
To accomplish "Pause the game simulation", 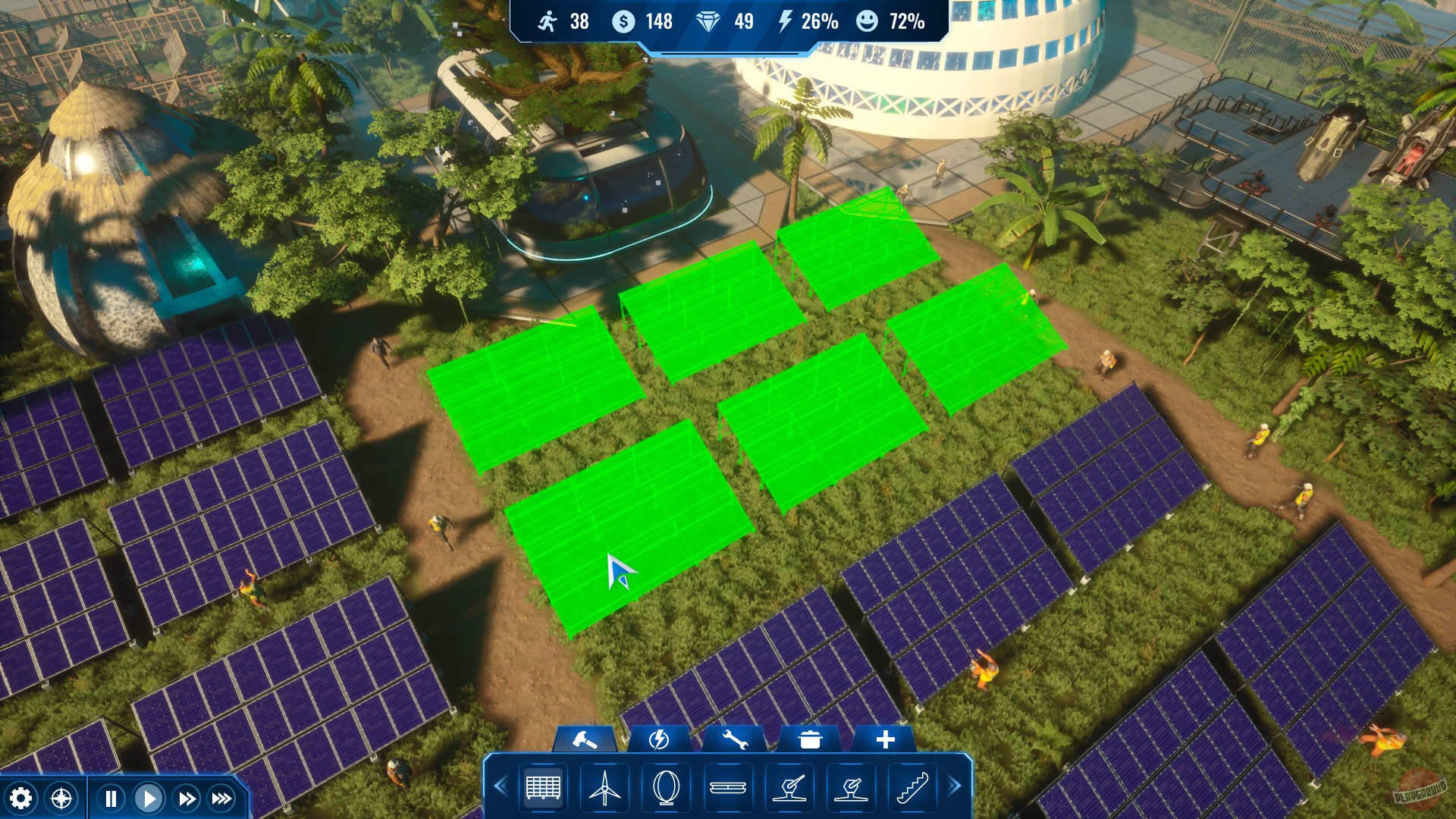I will click(x=110, y=797).
